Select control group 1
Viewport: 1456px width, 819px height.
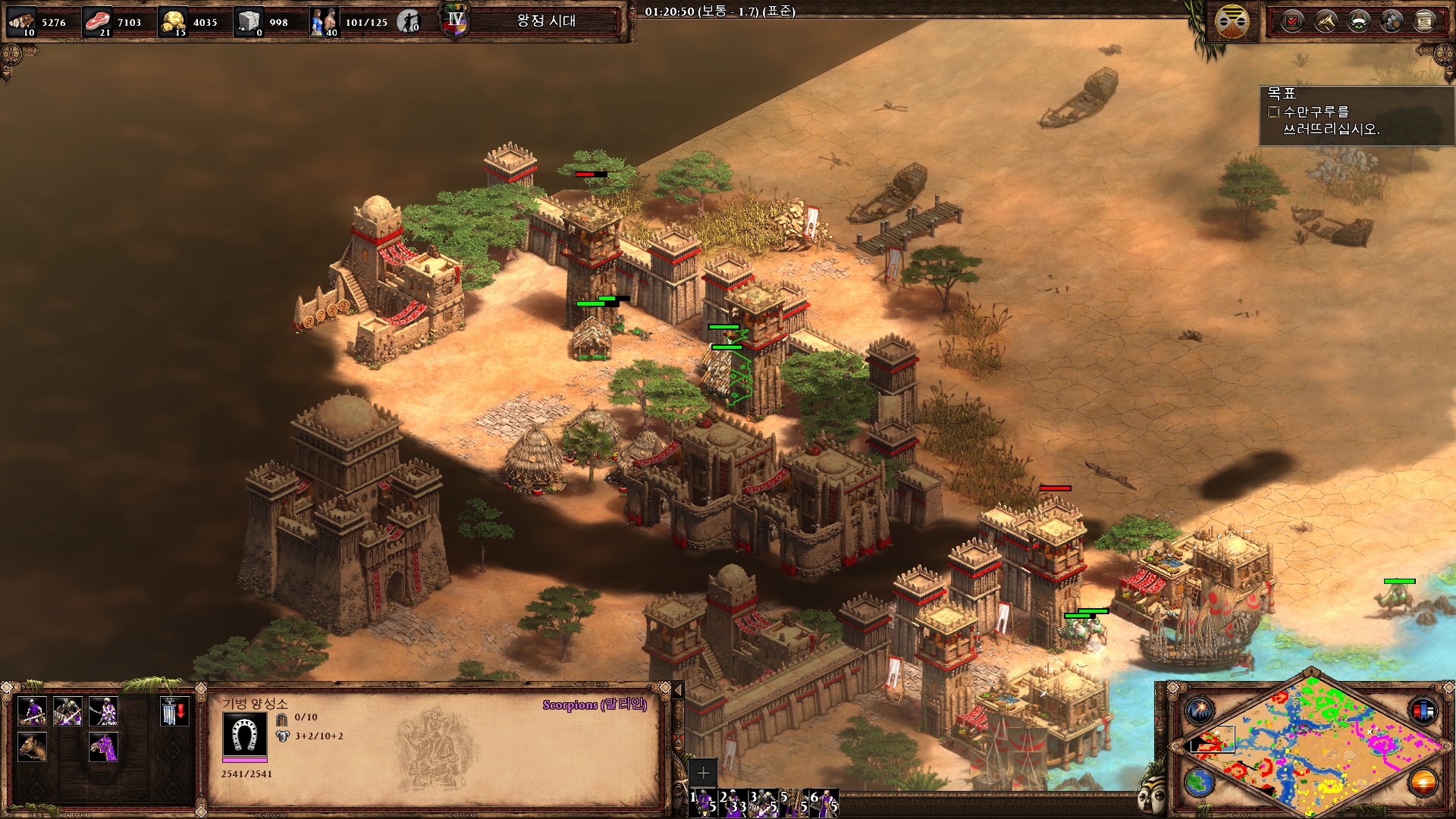pyautogui.click(x=704, y=802)
